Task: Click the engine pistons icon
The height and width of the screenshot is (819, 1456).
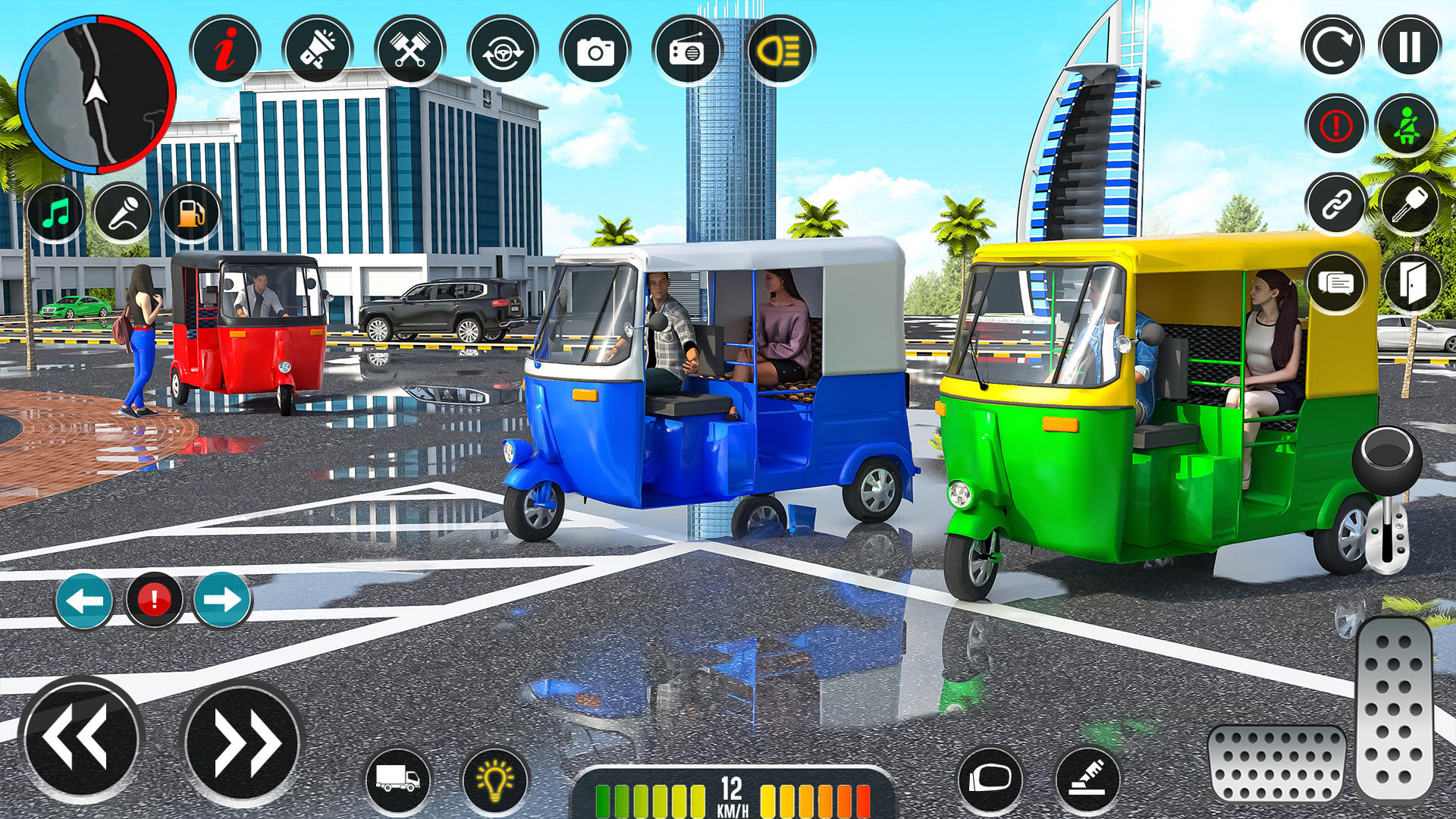Action: 409,49
